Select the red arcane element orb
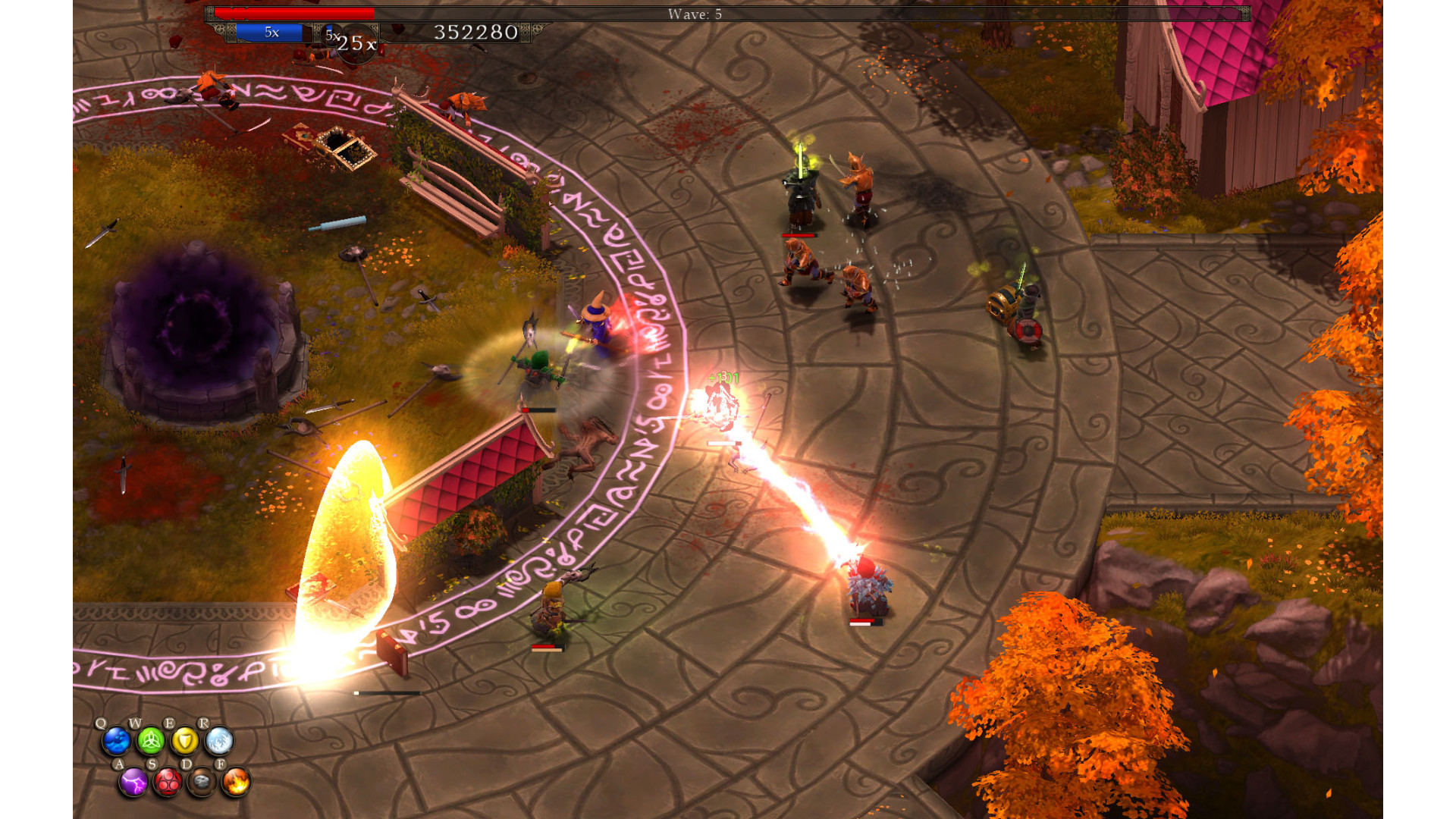 tap(168, 782)
